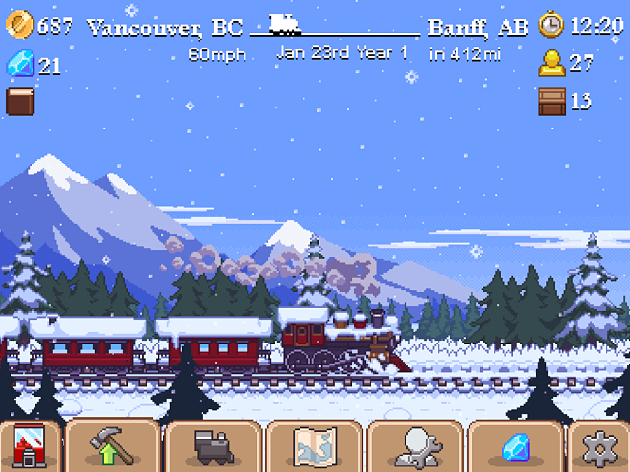Open the crew and wrench menu
The height and width of the screenshot is (472, 630).
[414, 447]
